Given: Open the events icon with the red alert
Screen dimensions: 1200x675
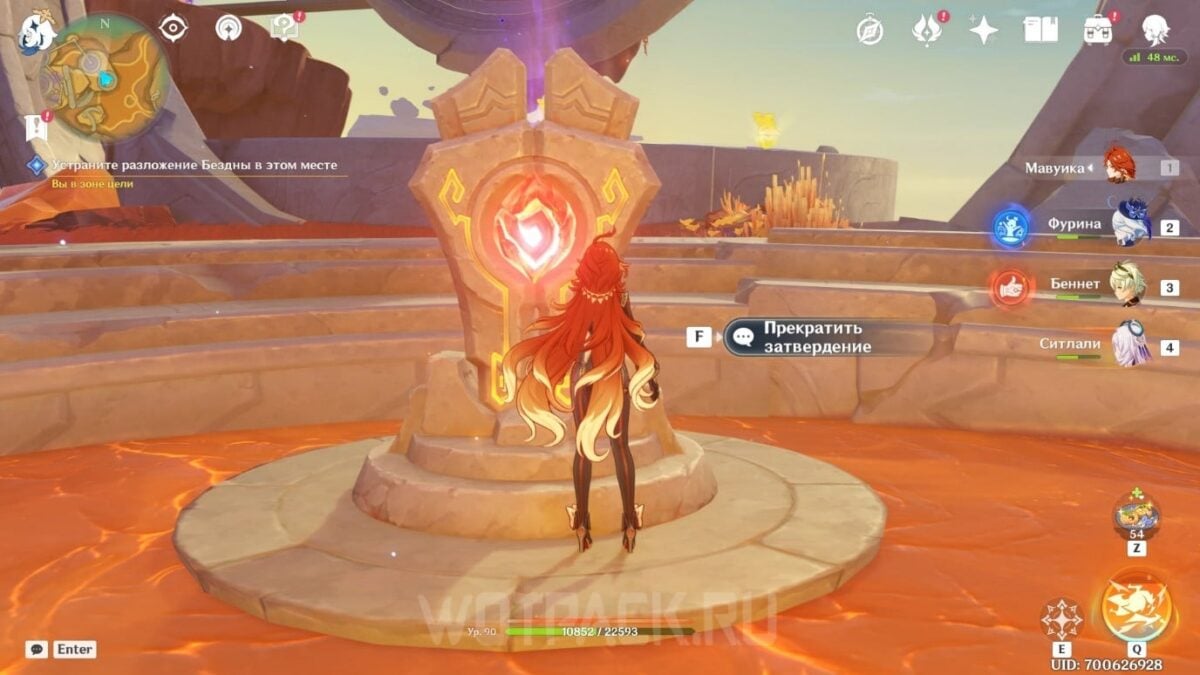Looking at the screenshot, I should [926, 30].
